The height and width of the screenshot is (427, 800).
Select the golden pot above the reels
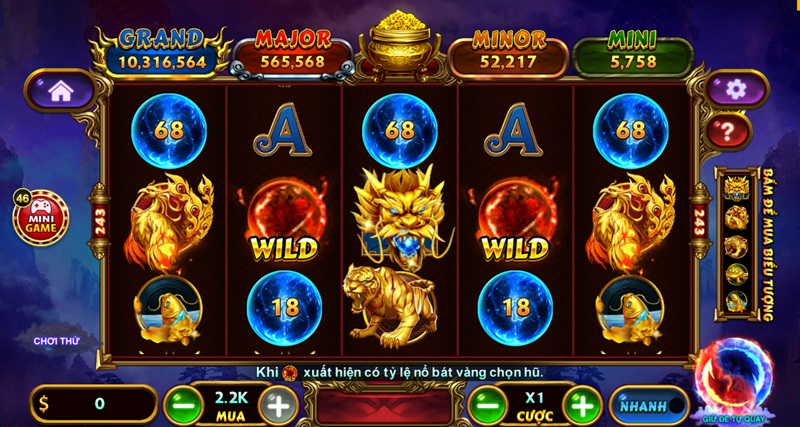pyautogui.click(x=400, y=45)
